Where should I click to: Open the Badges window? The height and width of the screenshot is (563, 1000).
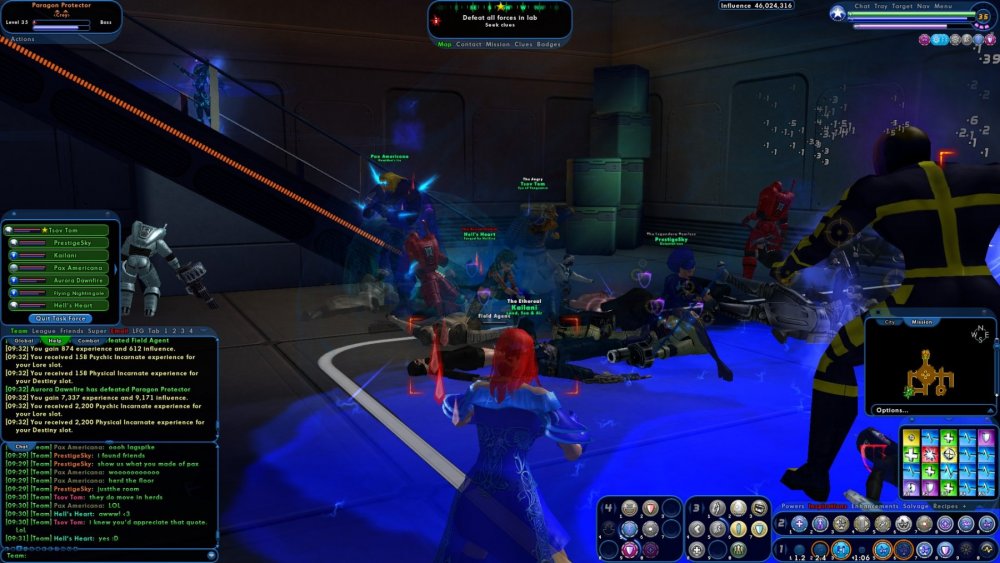tap(549, 44)
